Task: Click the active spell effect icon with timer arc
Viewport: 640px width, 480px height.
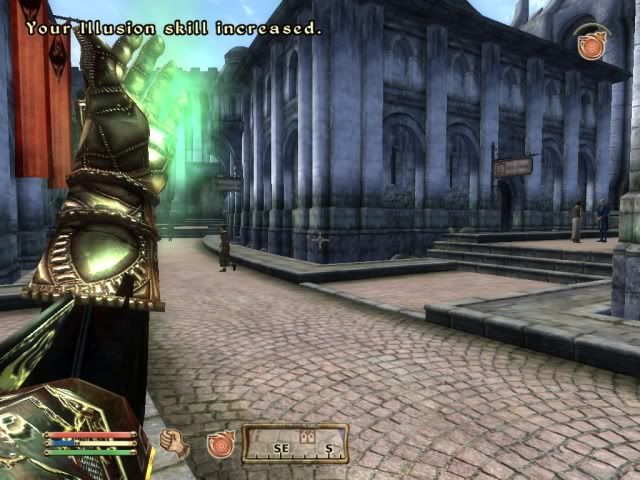Action: tap(591, 42)
